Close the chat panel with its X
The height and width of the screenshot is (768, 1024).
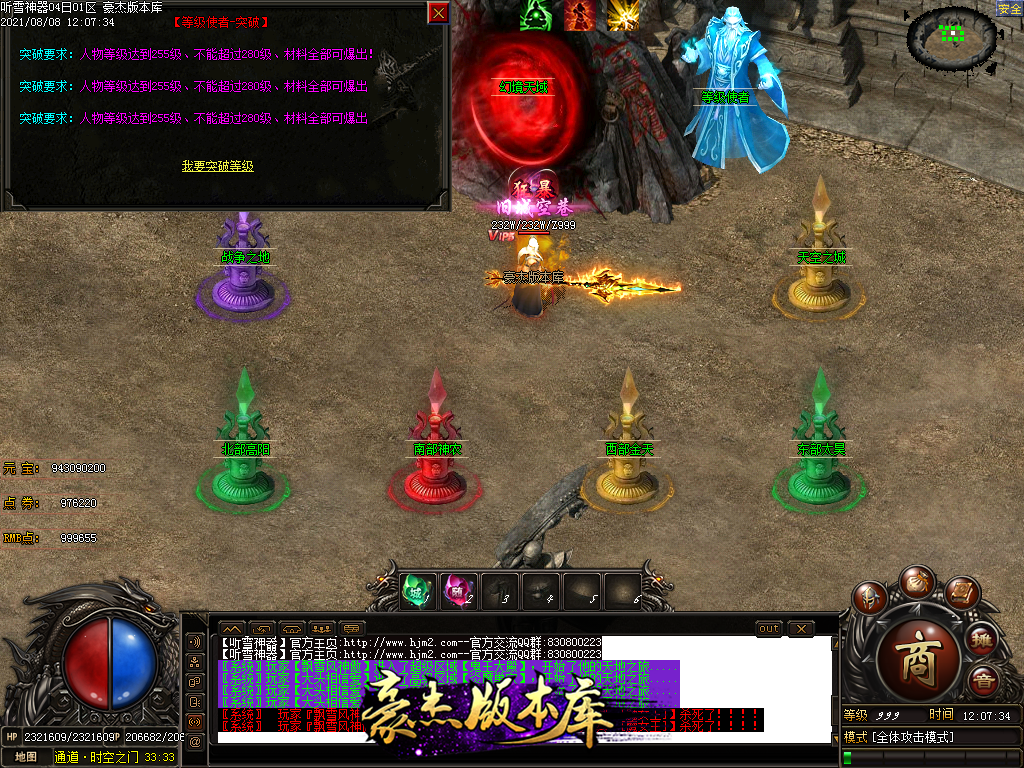coord(800,628)
